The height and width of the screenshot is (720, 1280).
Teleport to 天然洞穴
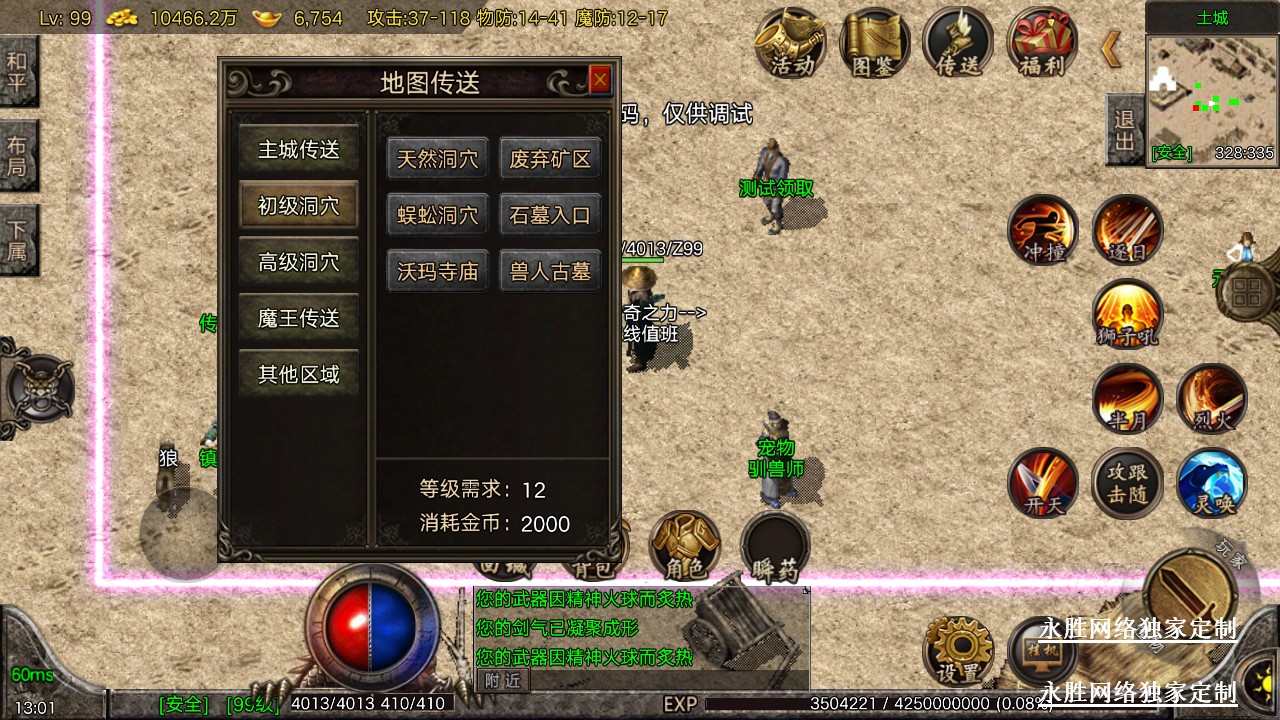pos(438,159)
